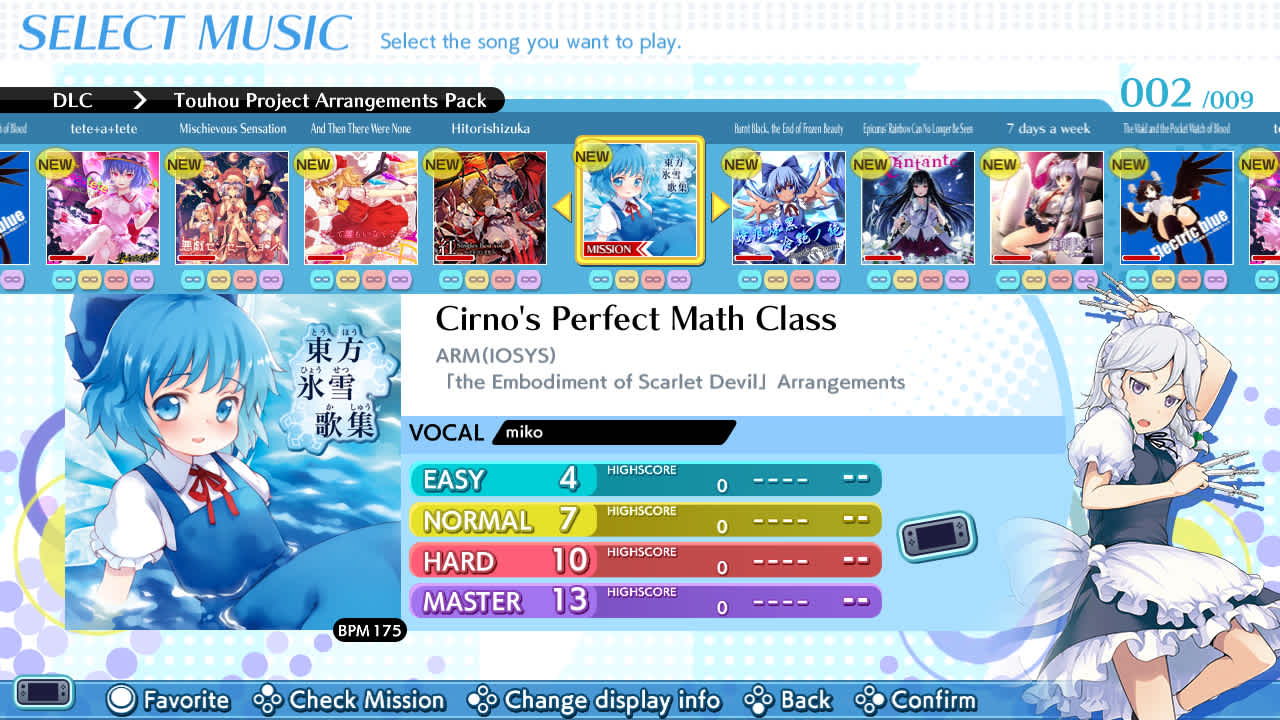Viewport: 1280px width, 720px height.
Task: Click the right yellow arrow beside Cirno's jacket
Action: 718,207
